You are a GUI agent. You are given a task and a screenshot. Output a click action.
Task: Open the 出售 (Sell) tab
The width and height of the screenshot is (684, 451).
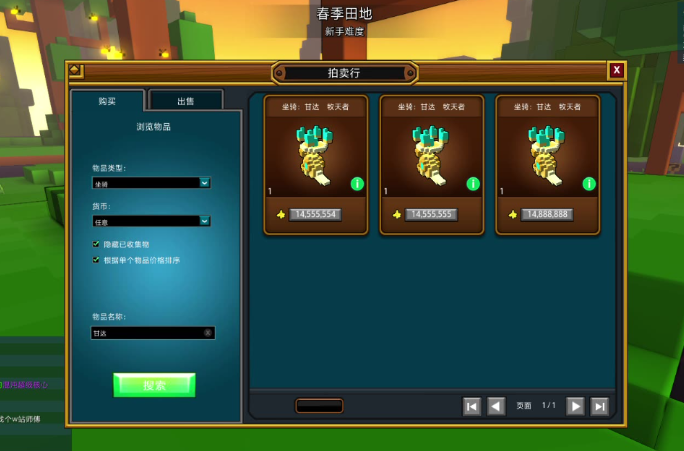186,101
